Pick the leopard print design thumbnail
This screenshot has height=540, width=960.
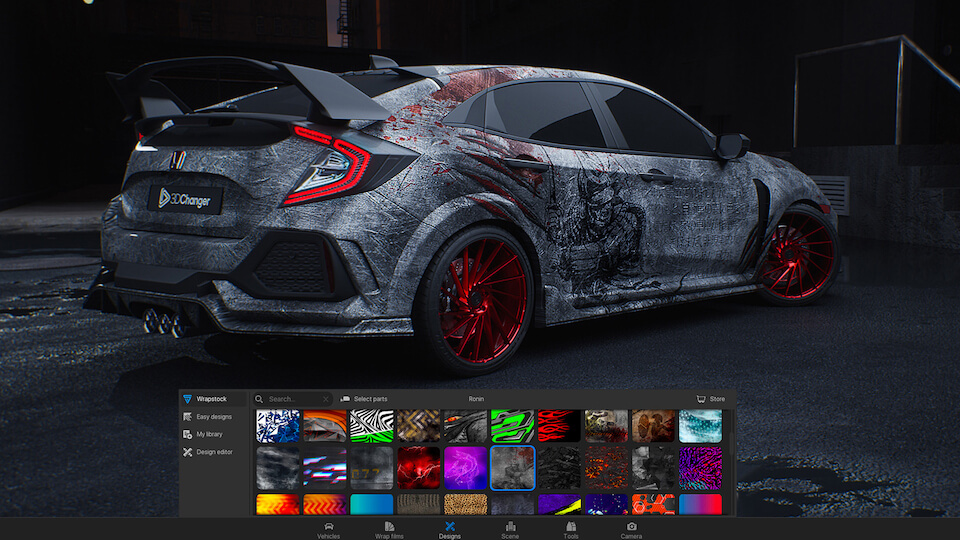[x=465, y=504]
